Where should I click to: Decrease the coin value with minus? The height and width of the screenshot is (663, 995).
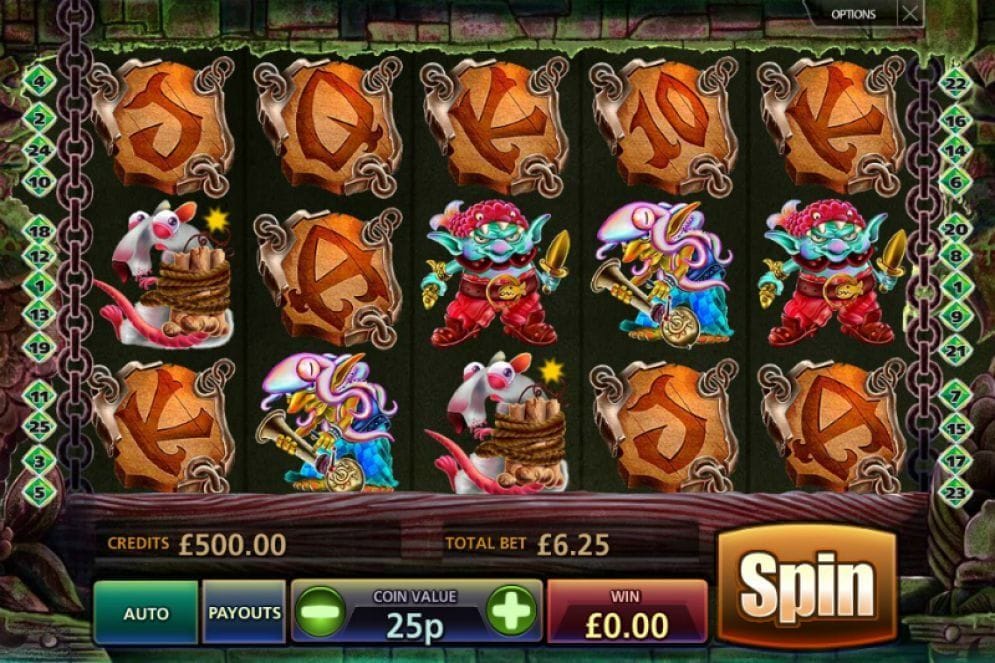pos(319,610)
